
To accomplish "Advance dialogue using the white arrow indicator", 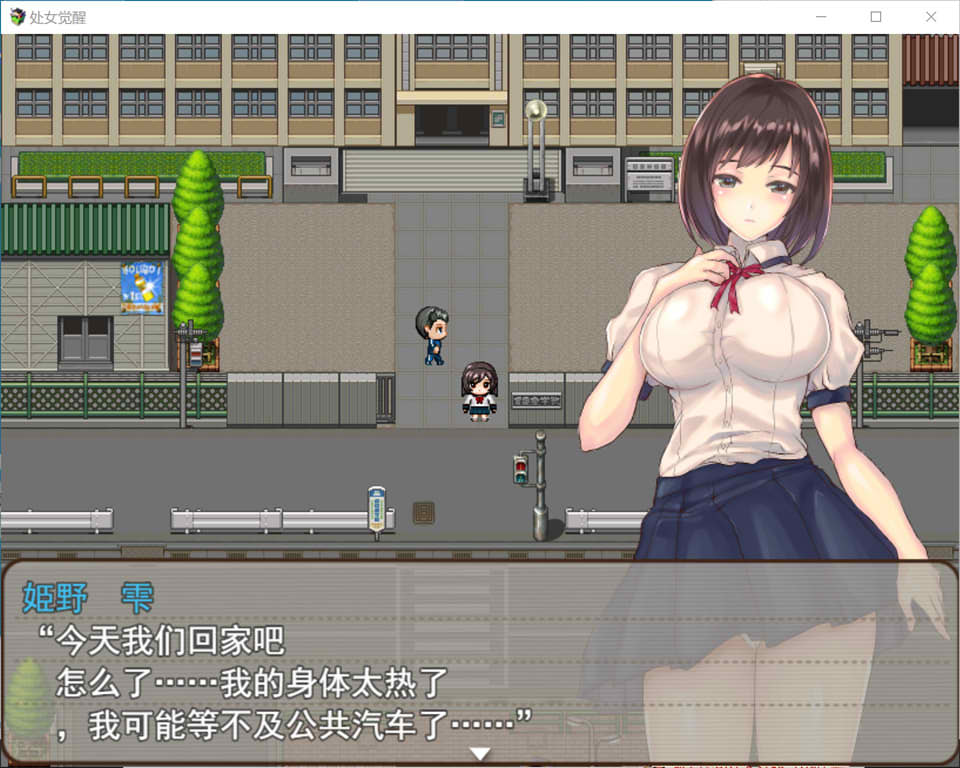I will coord(480,753).
